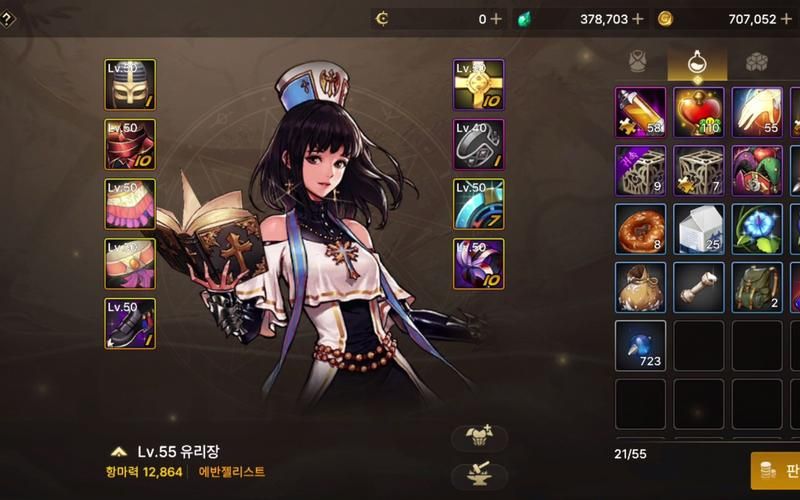800x500 pixels.
Task: Select the red heart item with 110
Action: pyautogui.click(x=698, y=112)
